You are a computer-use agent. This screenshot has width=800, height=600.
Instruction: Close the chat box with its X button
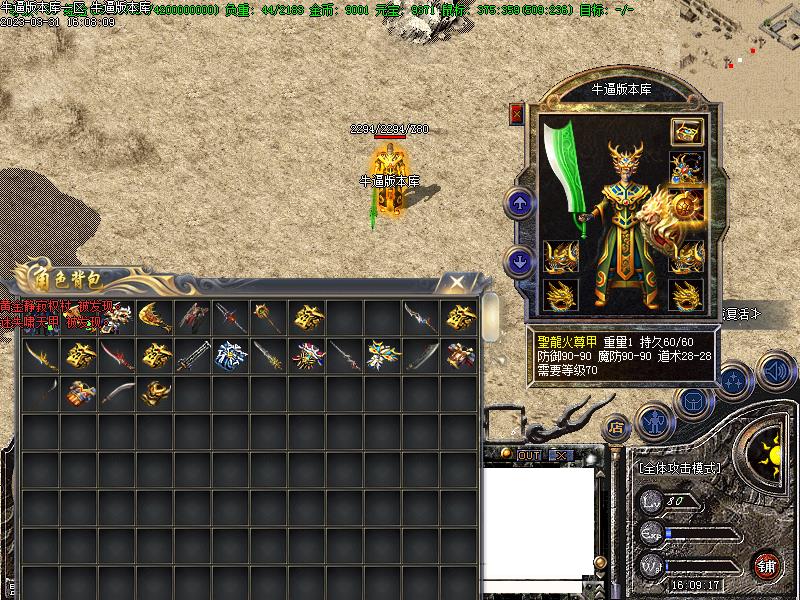click(561, 456)
